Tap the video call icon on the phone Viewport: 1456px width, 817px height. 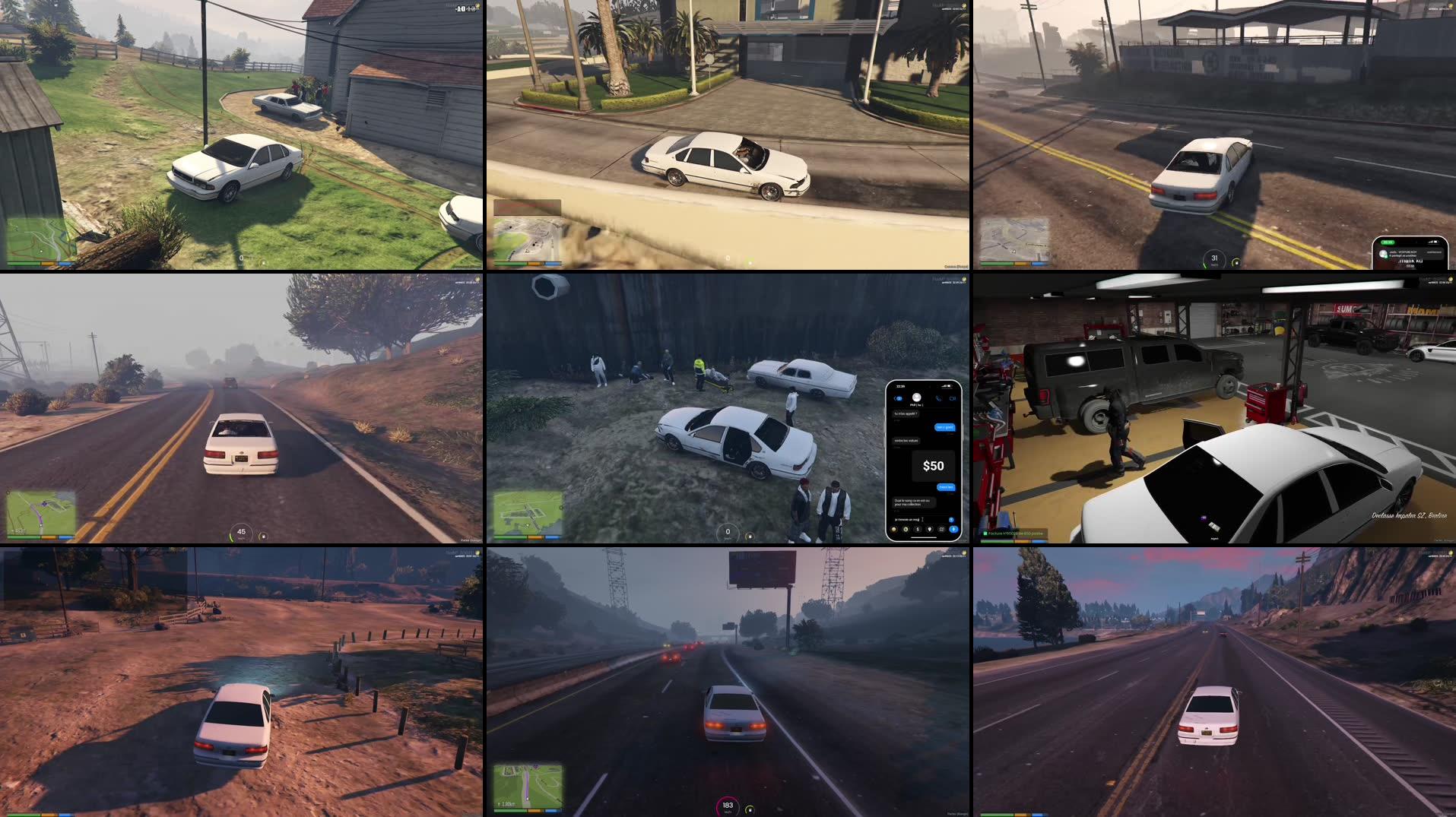(x=952, y=398)
